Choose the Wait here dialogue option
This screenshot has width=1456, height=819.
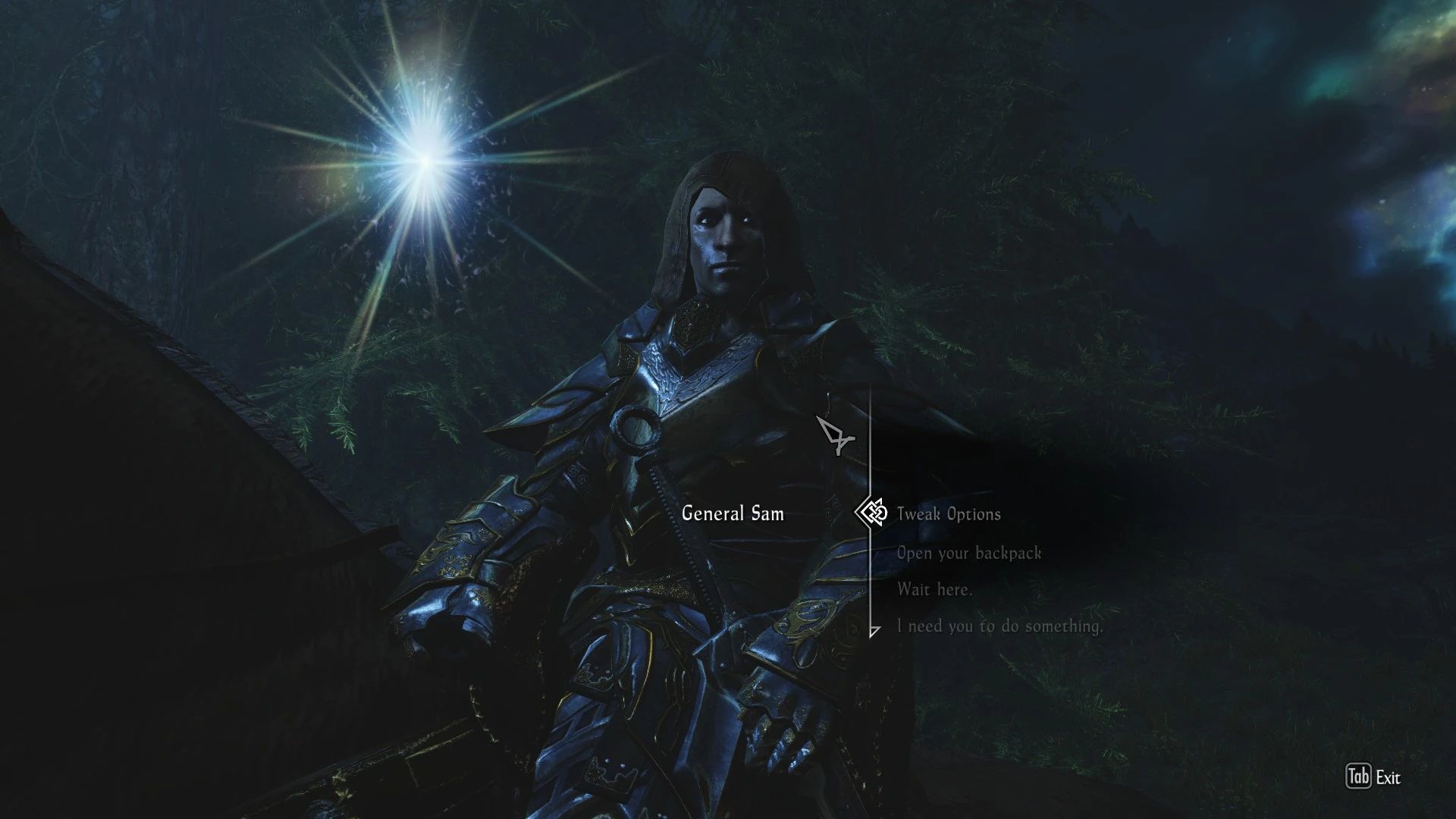click(x=936, y=589)
